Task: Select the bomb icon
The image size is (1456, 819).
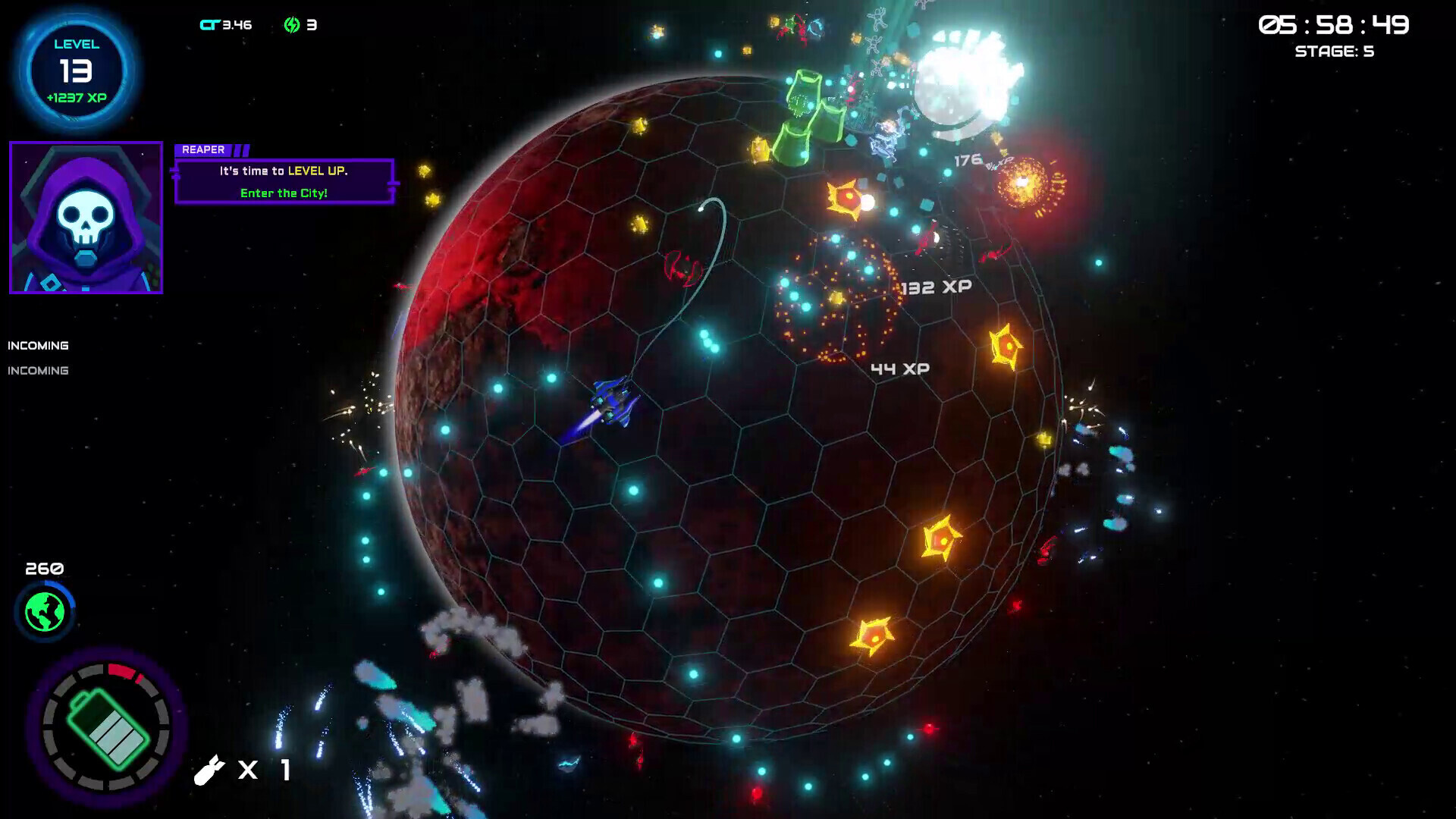Action: click(209, 770)
